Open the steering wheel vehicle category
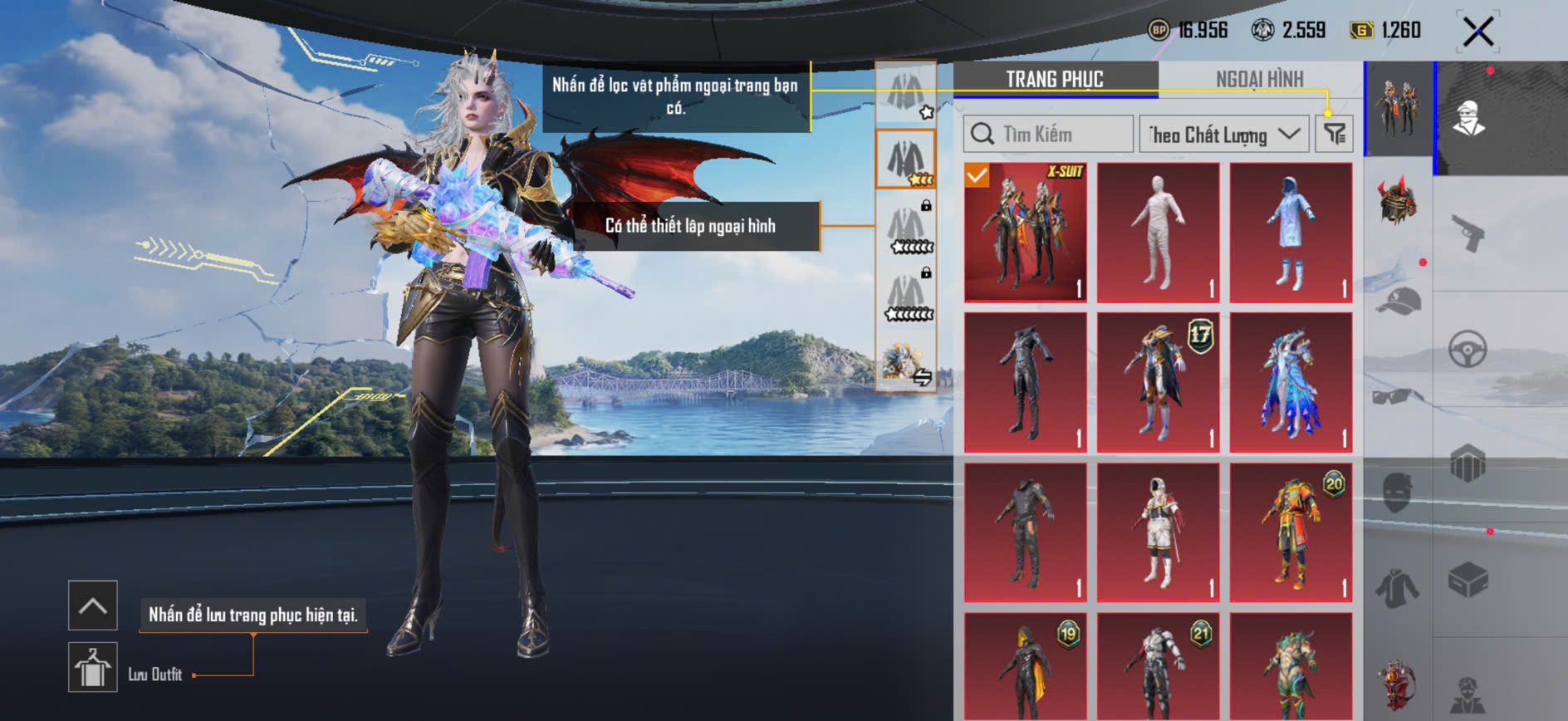This screenshot has width=1568, height=721. [1468, 350]
